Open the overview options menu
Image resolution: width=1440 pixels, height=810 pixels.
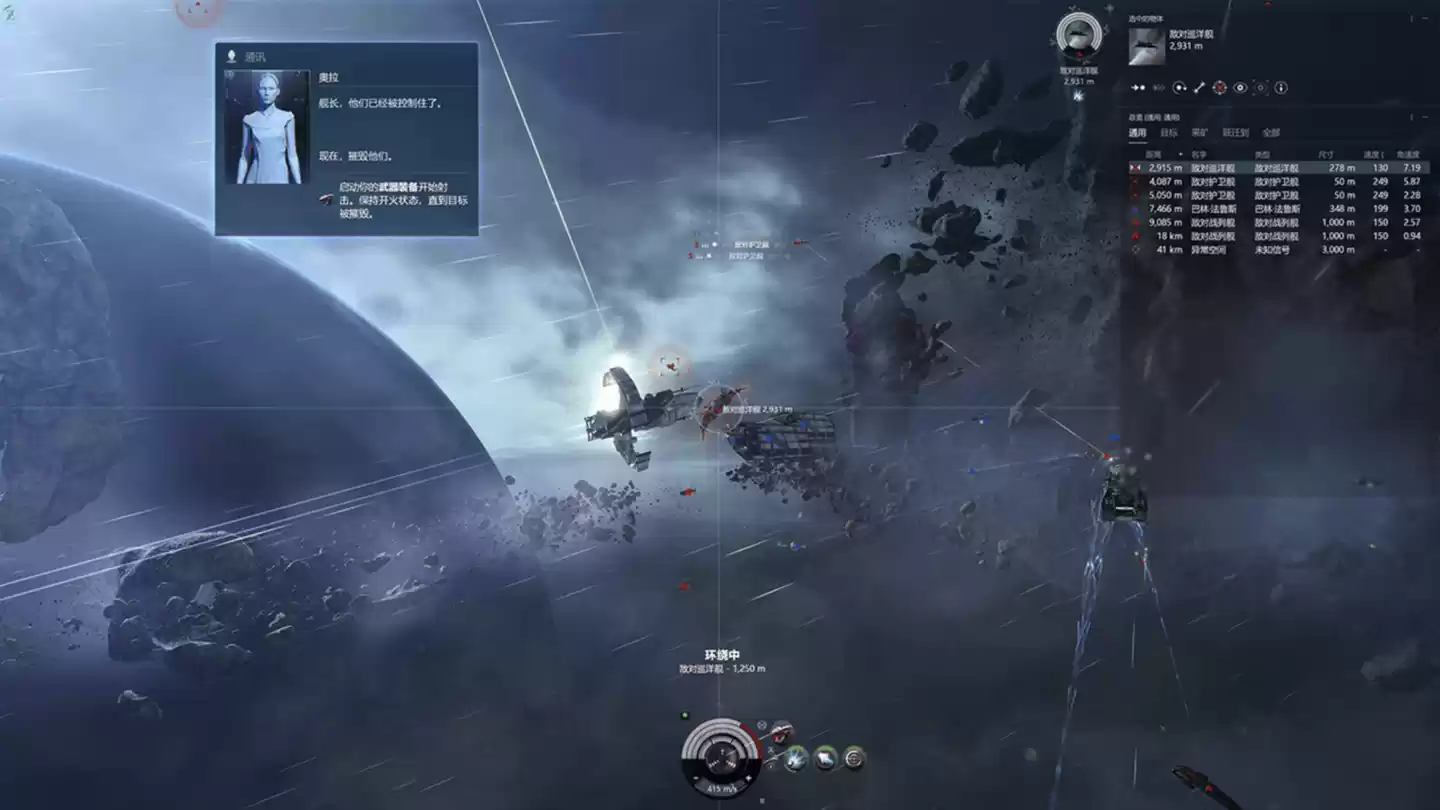tap(1411, 116)
